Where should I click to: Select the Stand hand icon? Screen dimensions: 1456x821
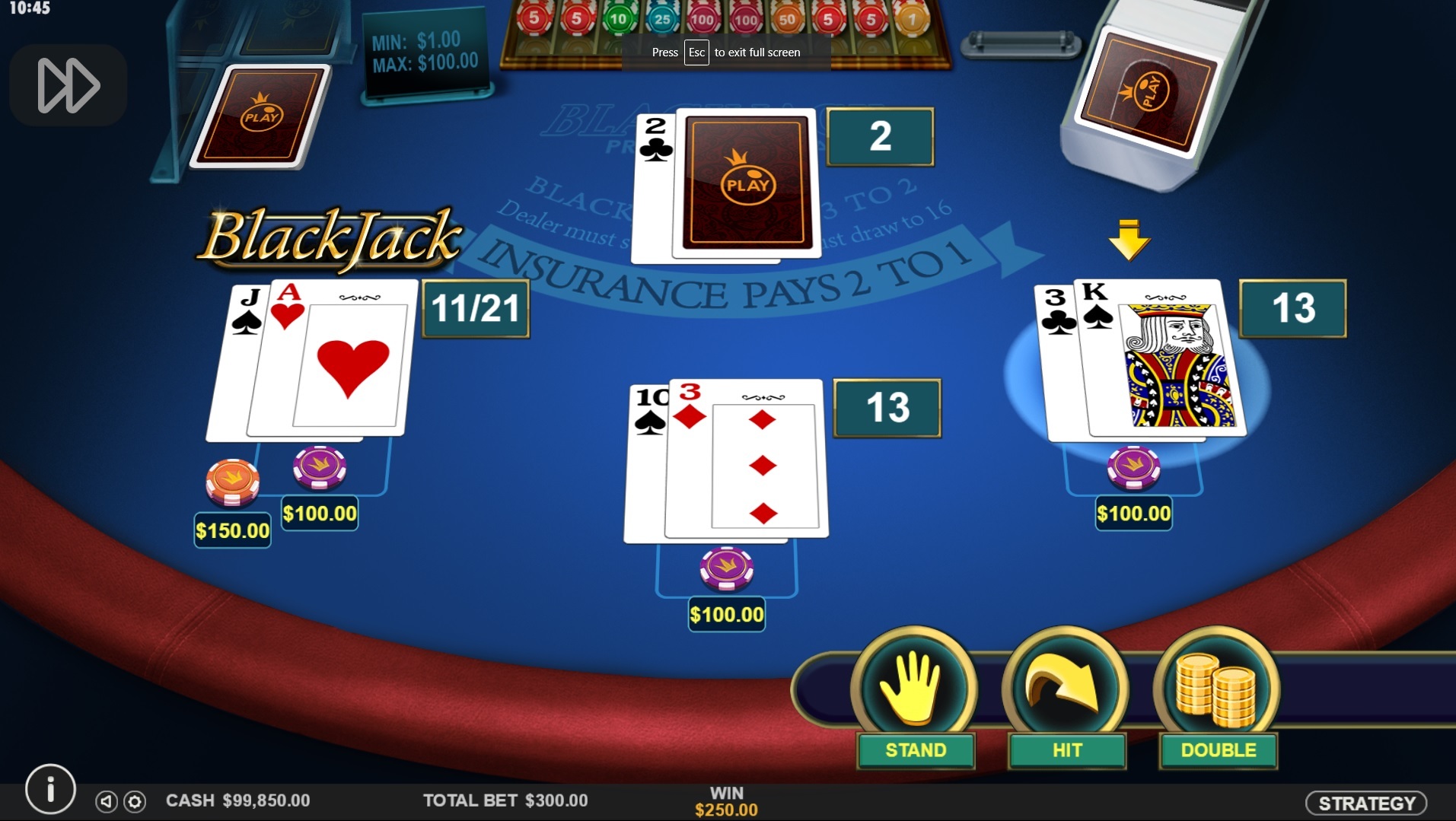[915, 689]
